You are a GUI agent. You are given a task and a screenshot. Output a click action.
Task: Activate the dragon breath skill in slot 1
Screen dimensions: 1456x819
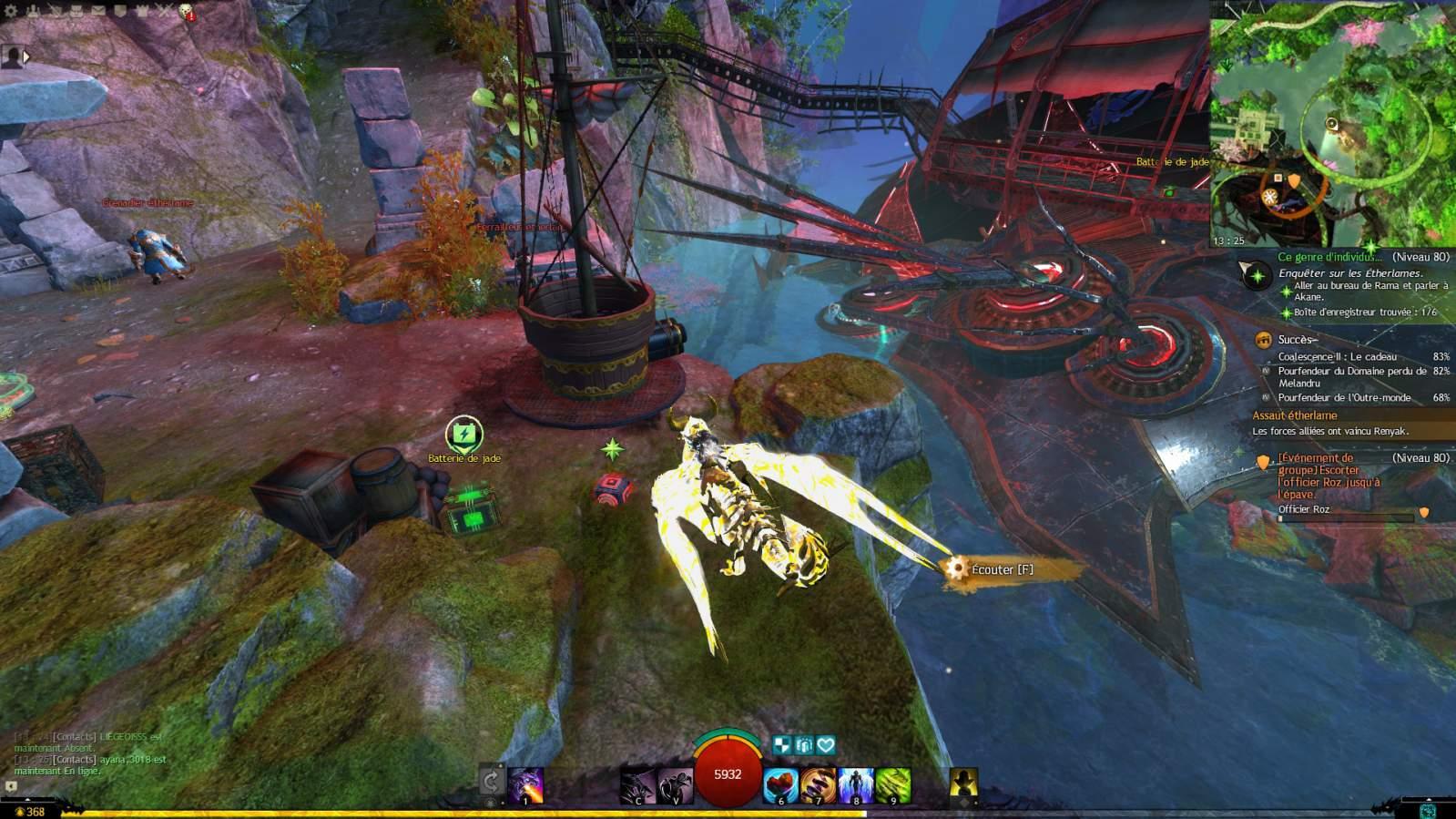pos(526,785)
